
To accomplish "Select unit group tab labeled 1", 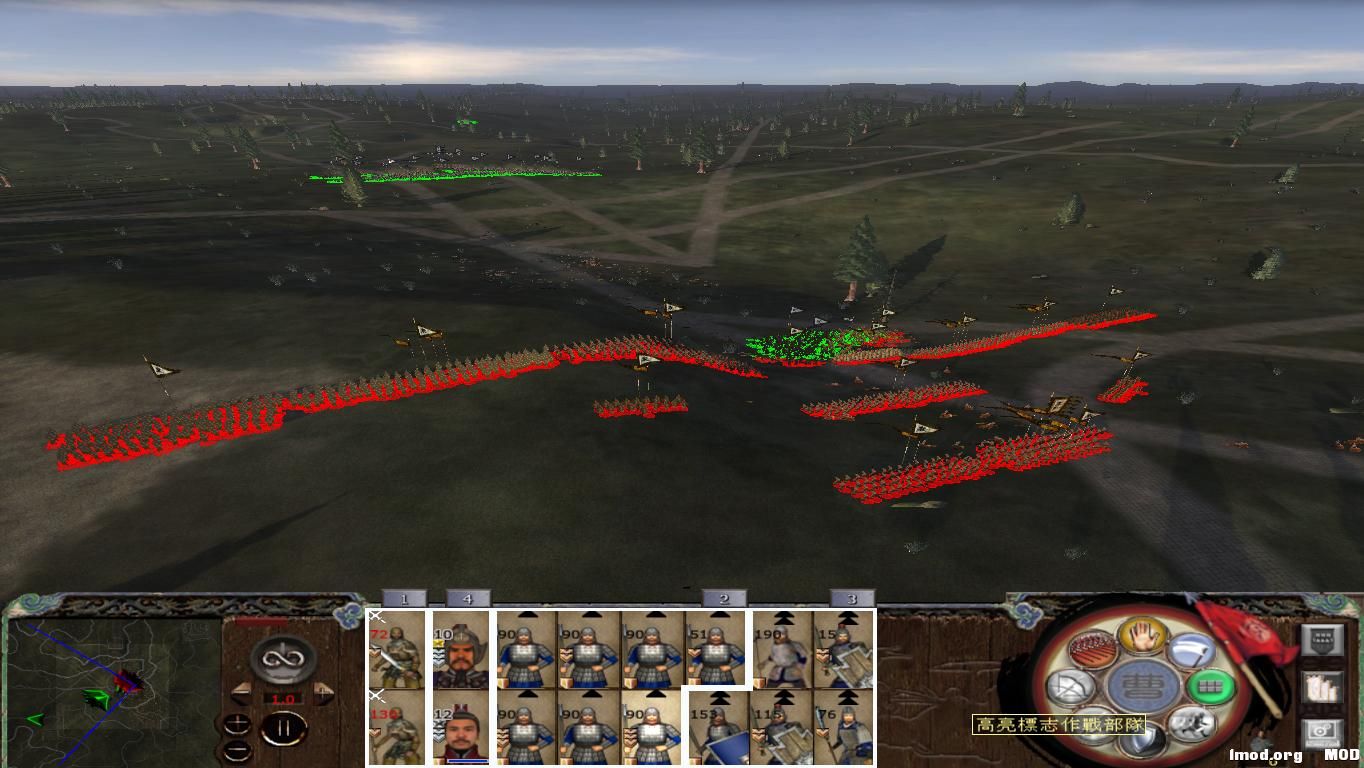I will pyautogui.click(x=404, y=599).
